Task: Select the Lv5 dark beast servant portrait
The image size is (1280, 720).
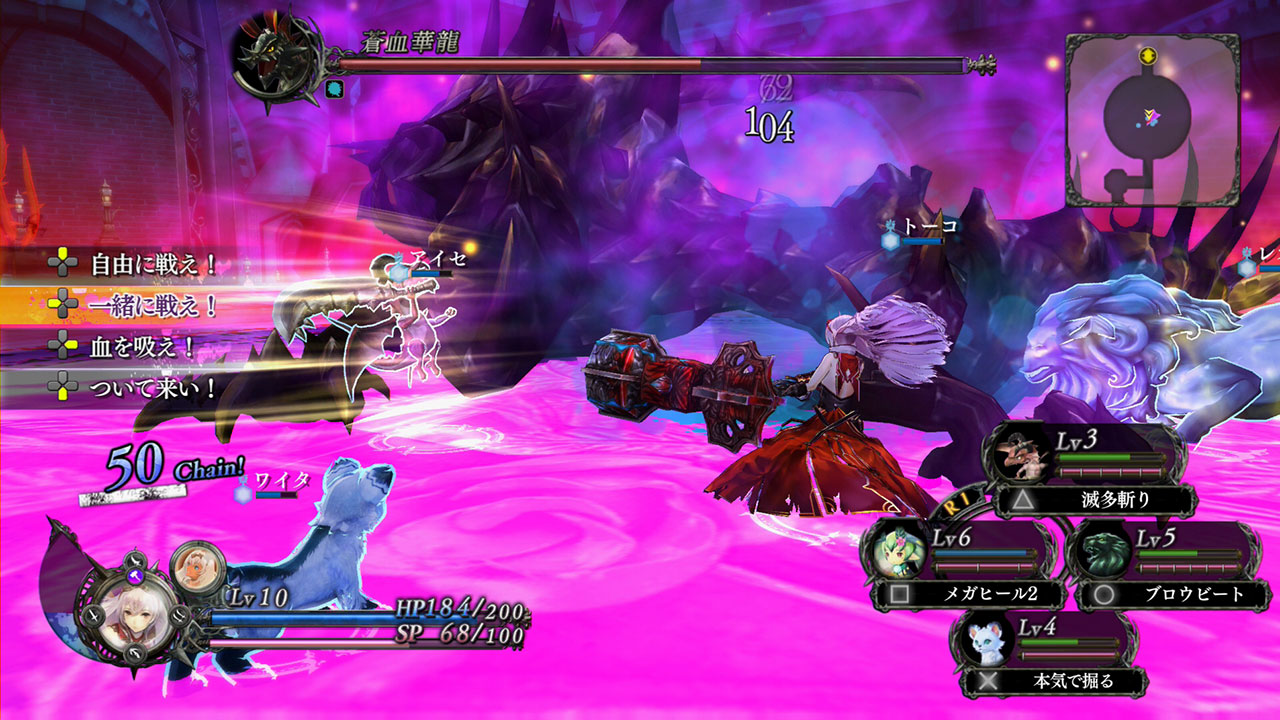Action: point(1101,556)
